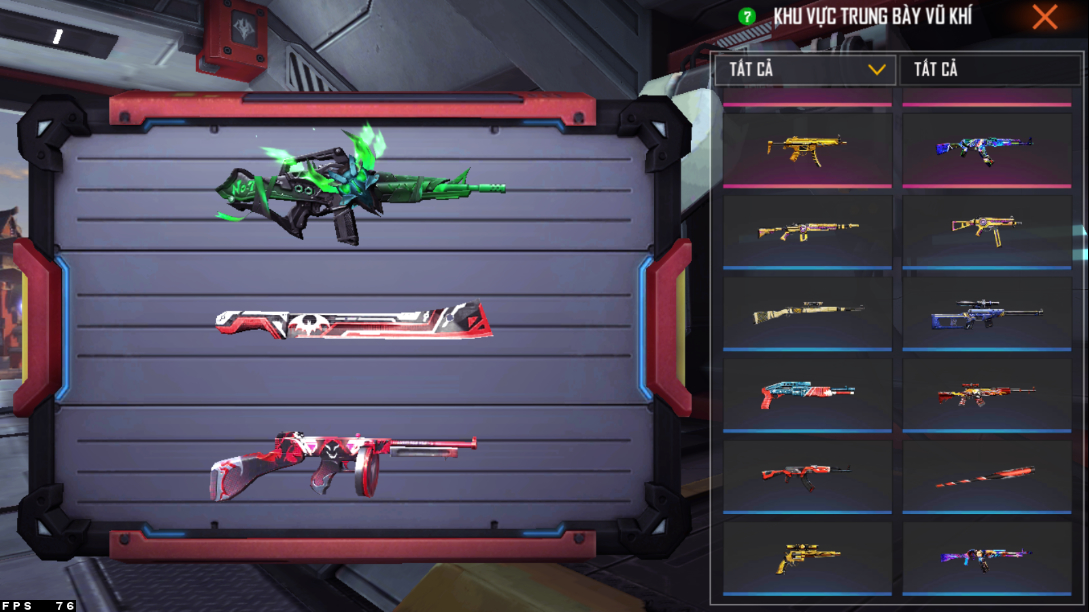Open the help question mark icon
The width and height of the screenshot is (1089, 612).
[746, 17]
